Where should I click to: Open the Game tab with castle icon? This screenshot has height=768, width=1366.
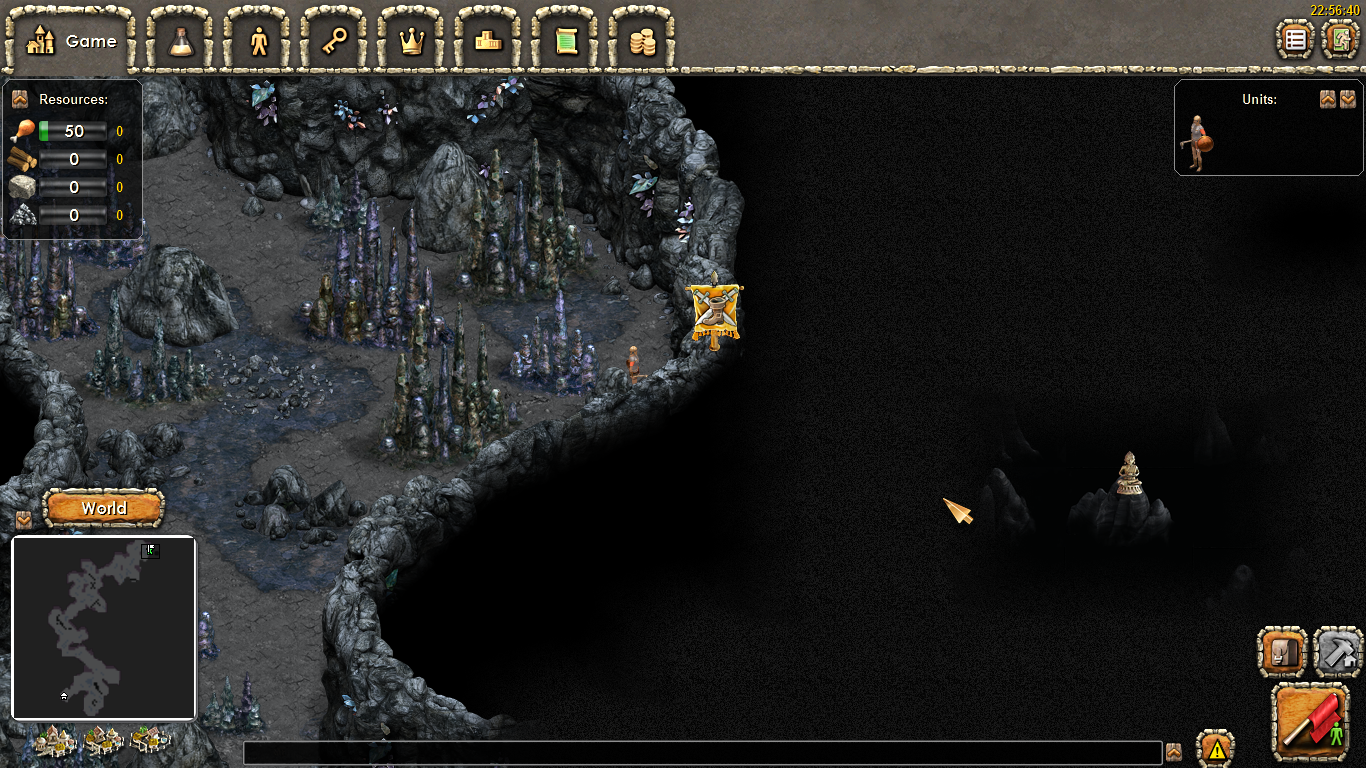tap(71, 41)
